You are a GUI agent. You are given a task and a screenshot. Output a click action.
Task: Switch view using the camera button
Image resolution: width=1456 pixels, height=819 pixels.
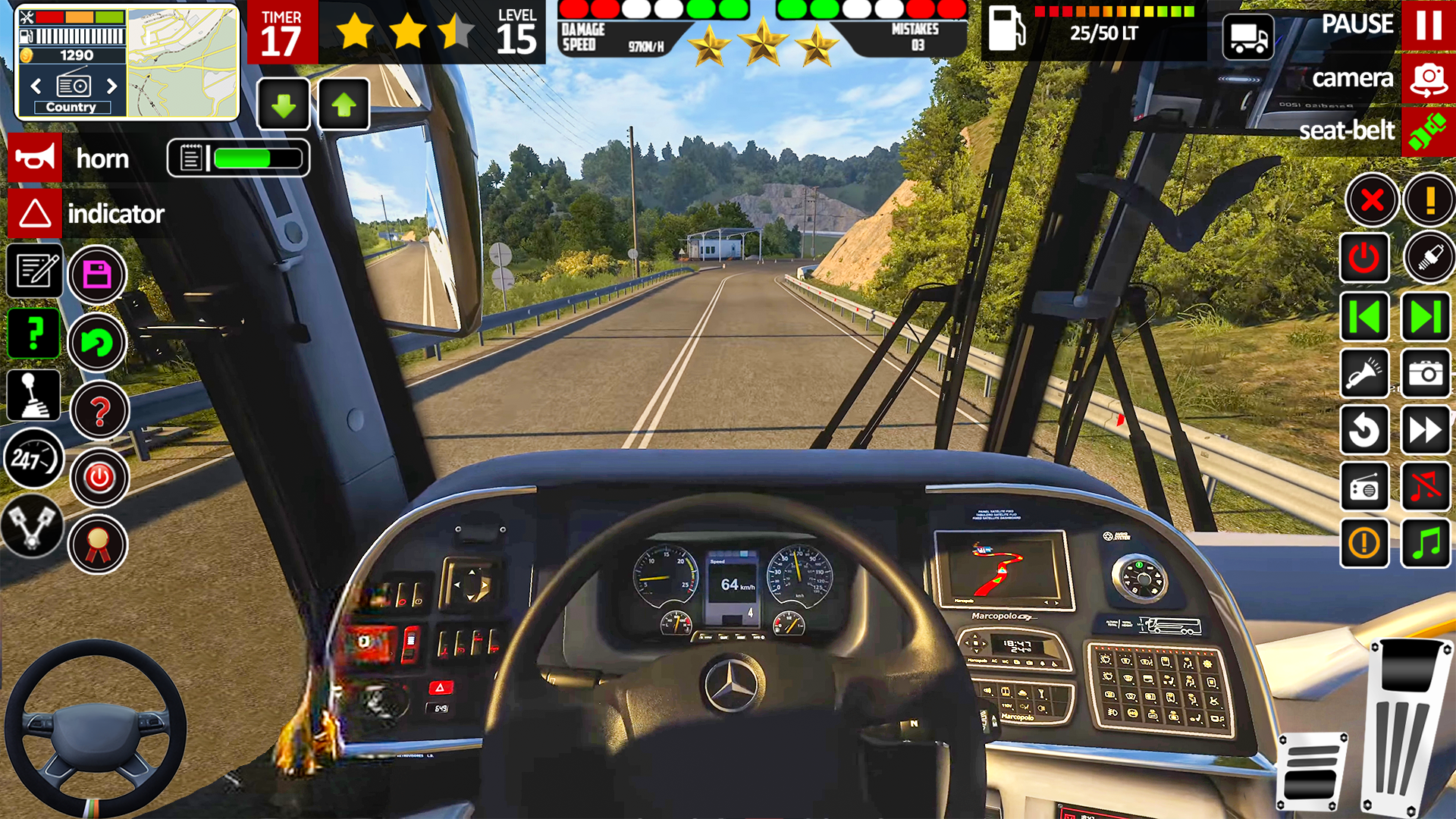(x=1428, y=79)
